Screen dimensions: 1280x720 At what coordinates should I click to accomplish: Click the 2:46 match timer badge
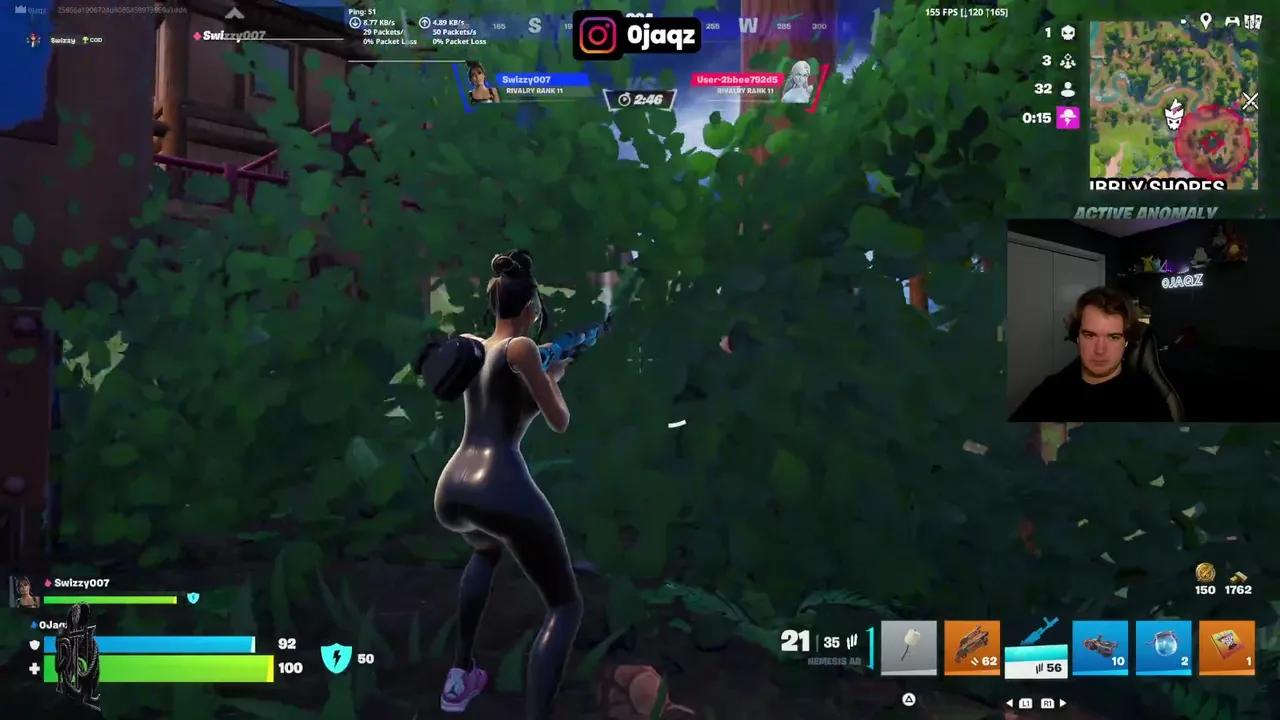[x=639, y=97]
